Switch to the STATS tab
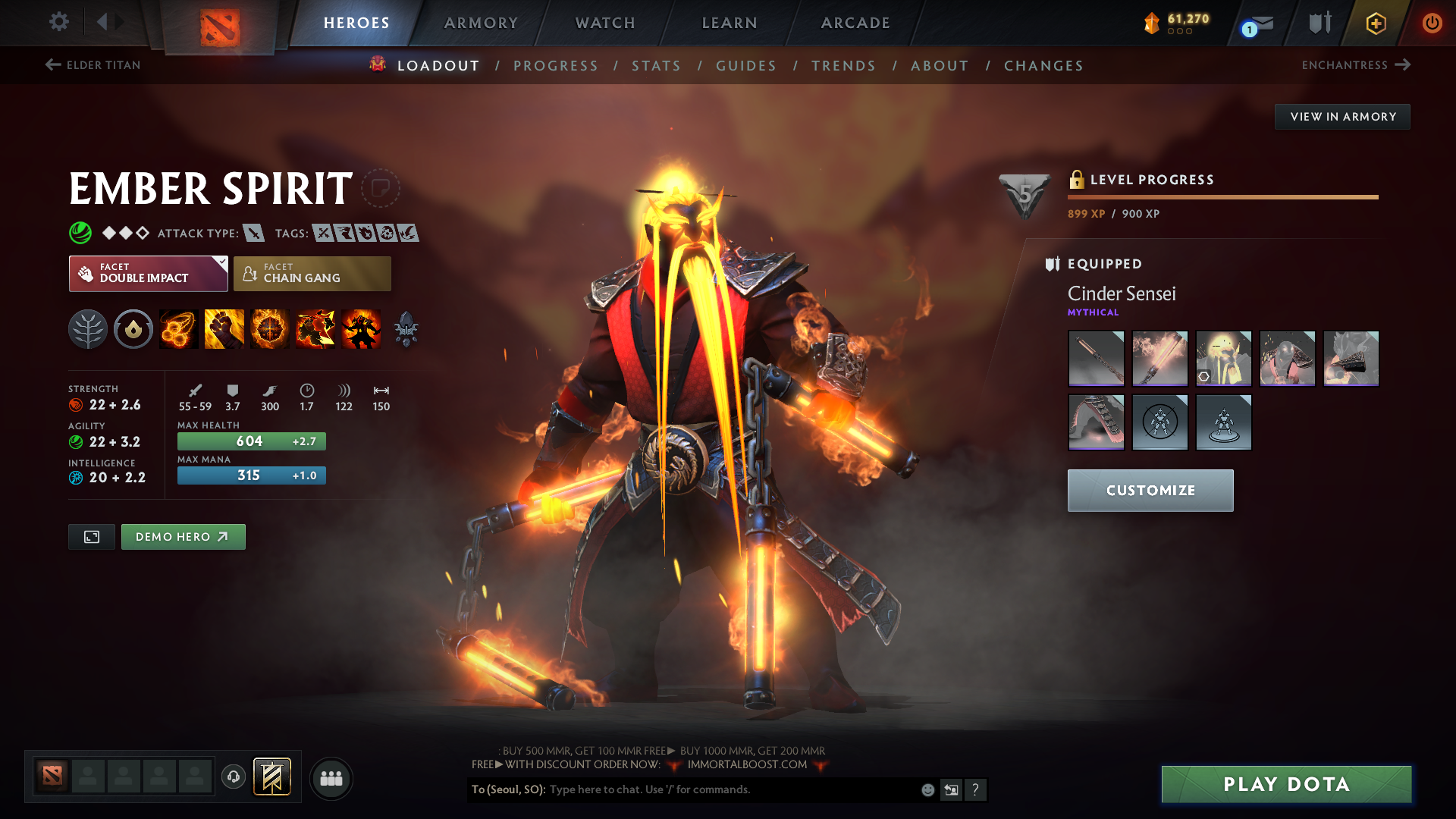The height and width of the screenshot is (819, 1456). point(657,65)
